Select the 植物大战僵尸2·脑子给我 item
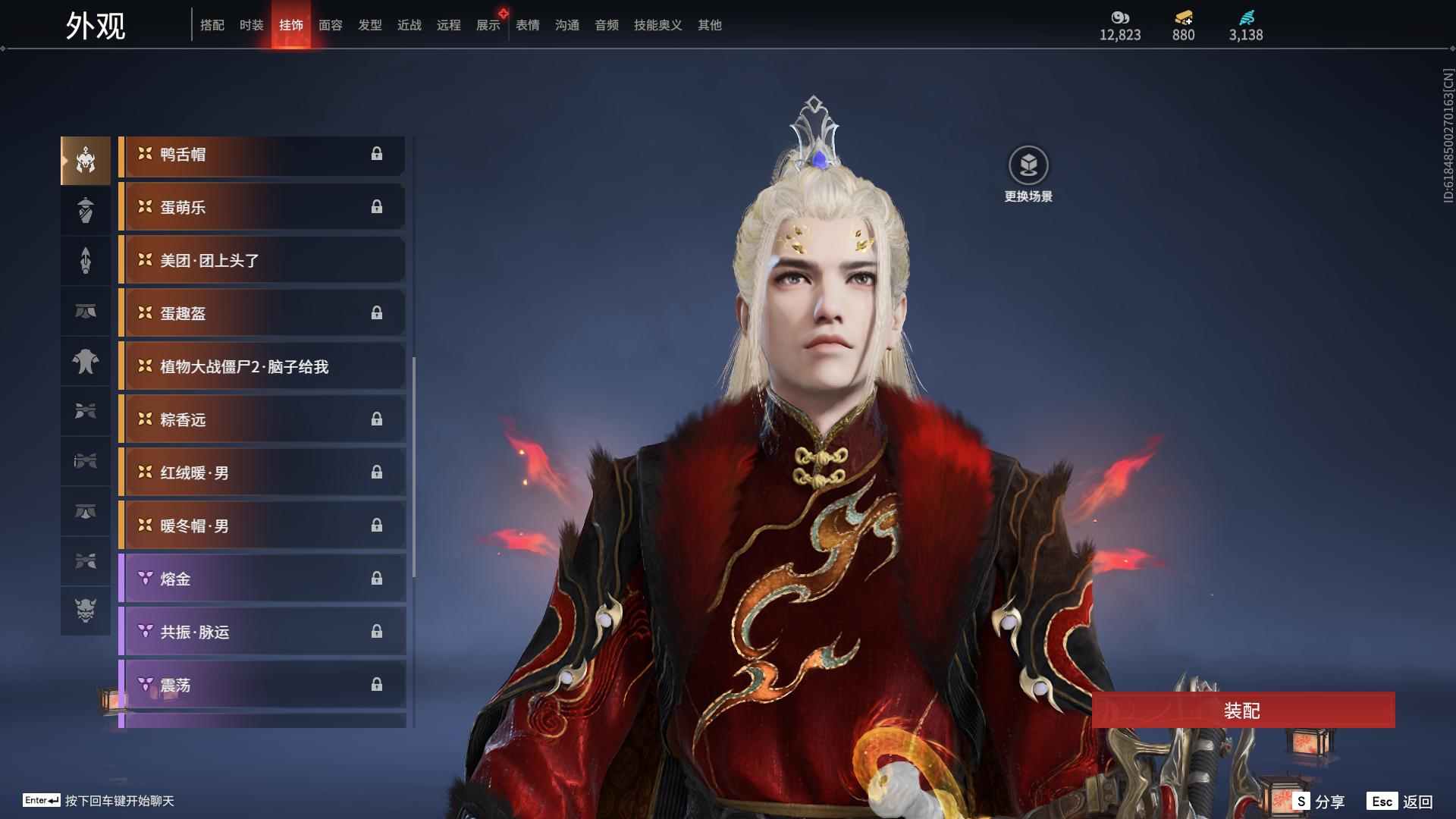 click(x=262, y=366)
